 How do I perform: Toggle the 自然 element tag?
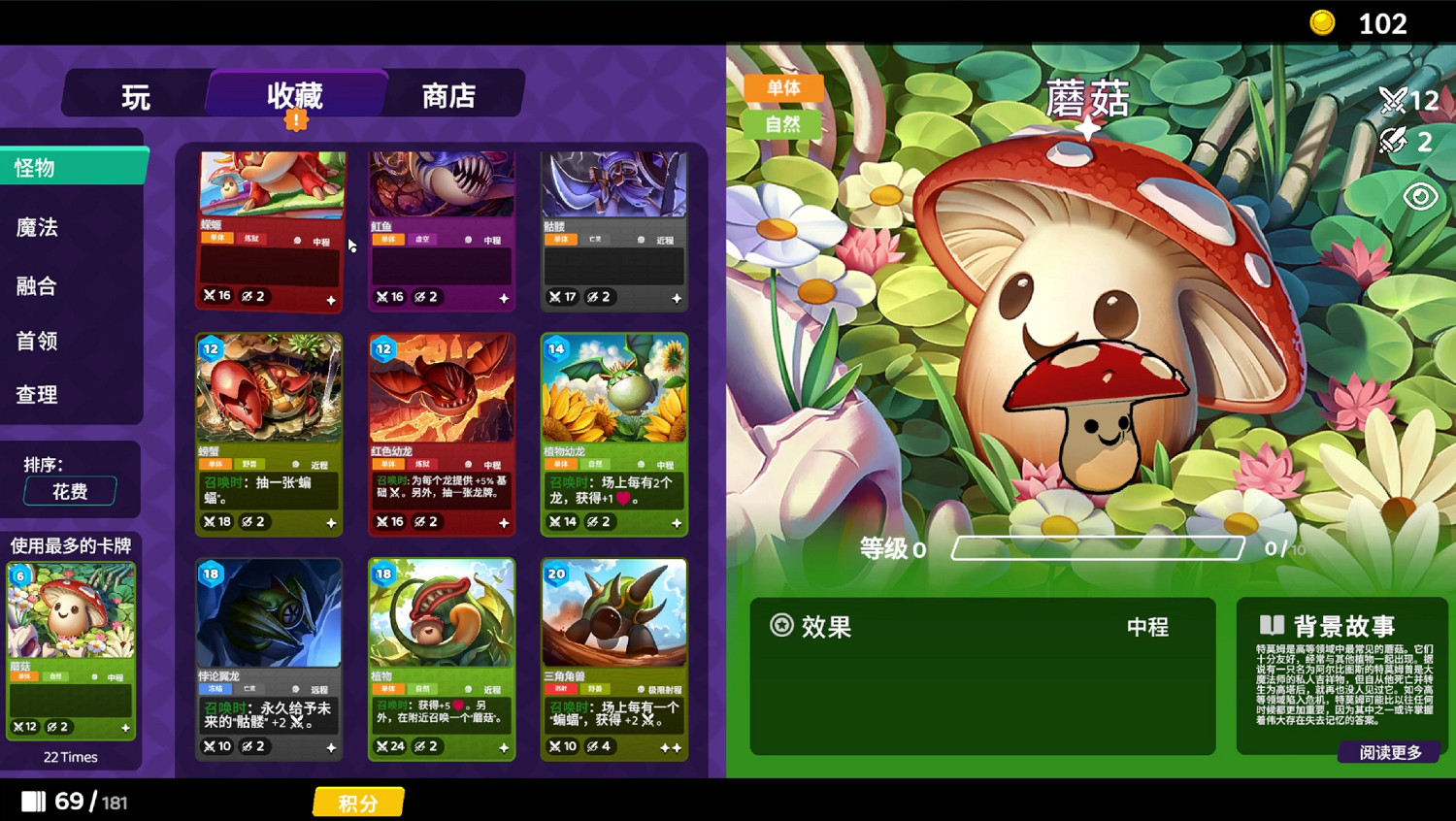coord(783,124)
